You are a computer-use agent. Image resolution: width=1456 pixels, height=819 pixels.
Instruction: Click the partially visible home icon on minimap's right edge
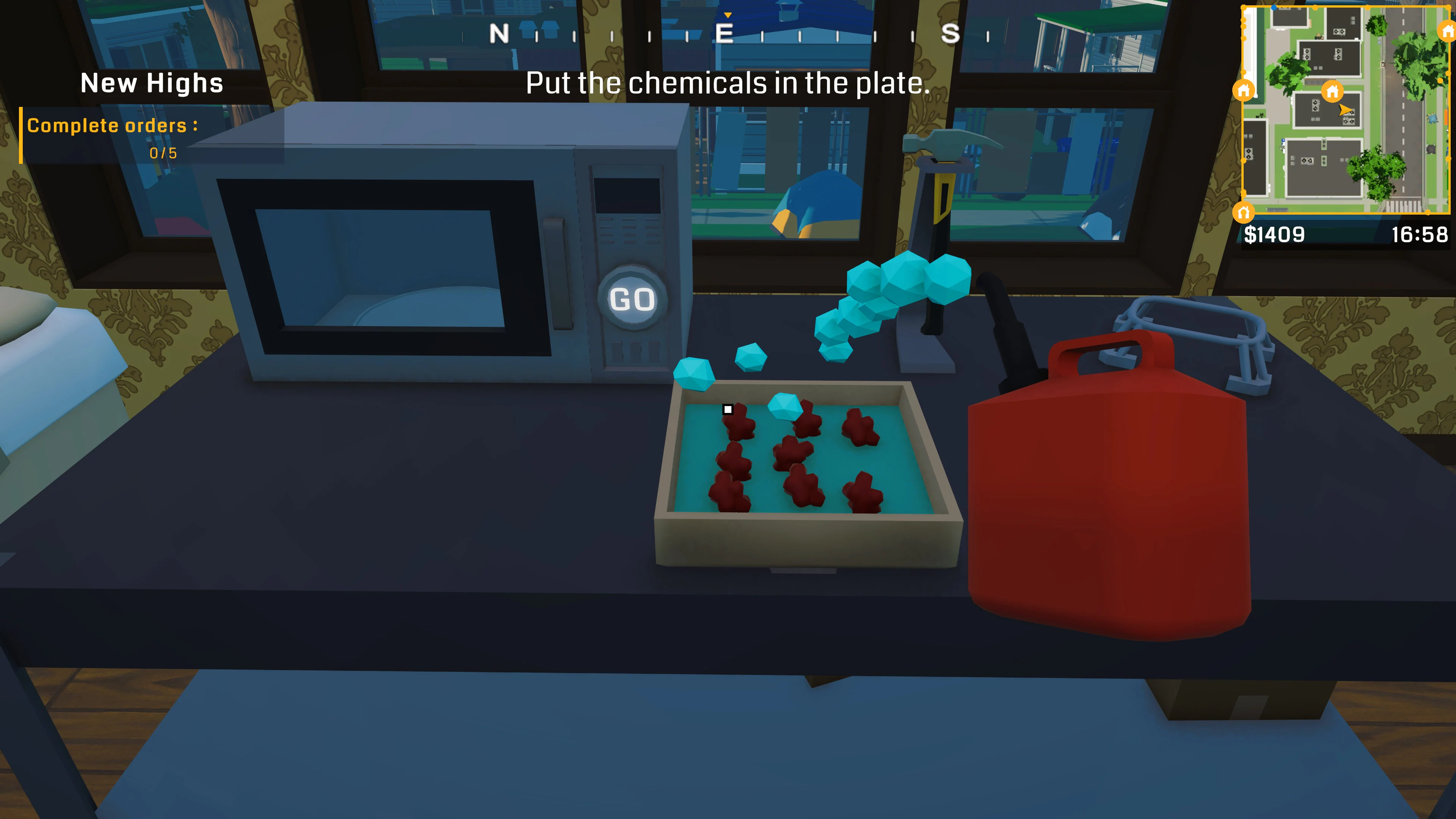coord(1448,31)
